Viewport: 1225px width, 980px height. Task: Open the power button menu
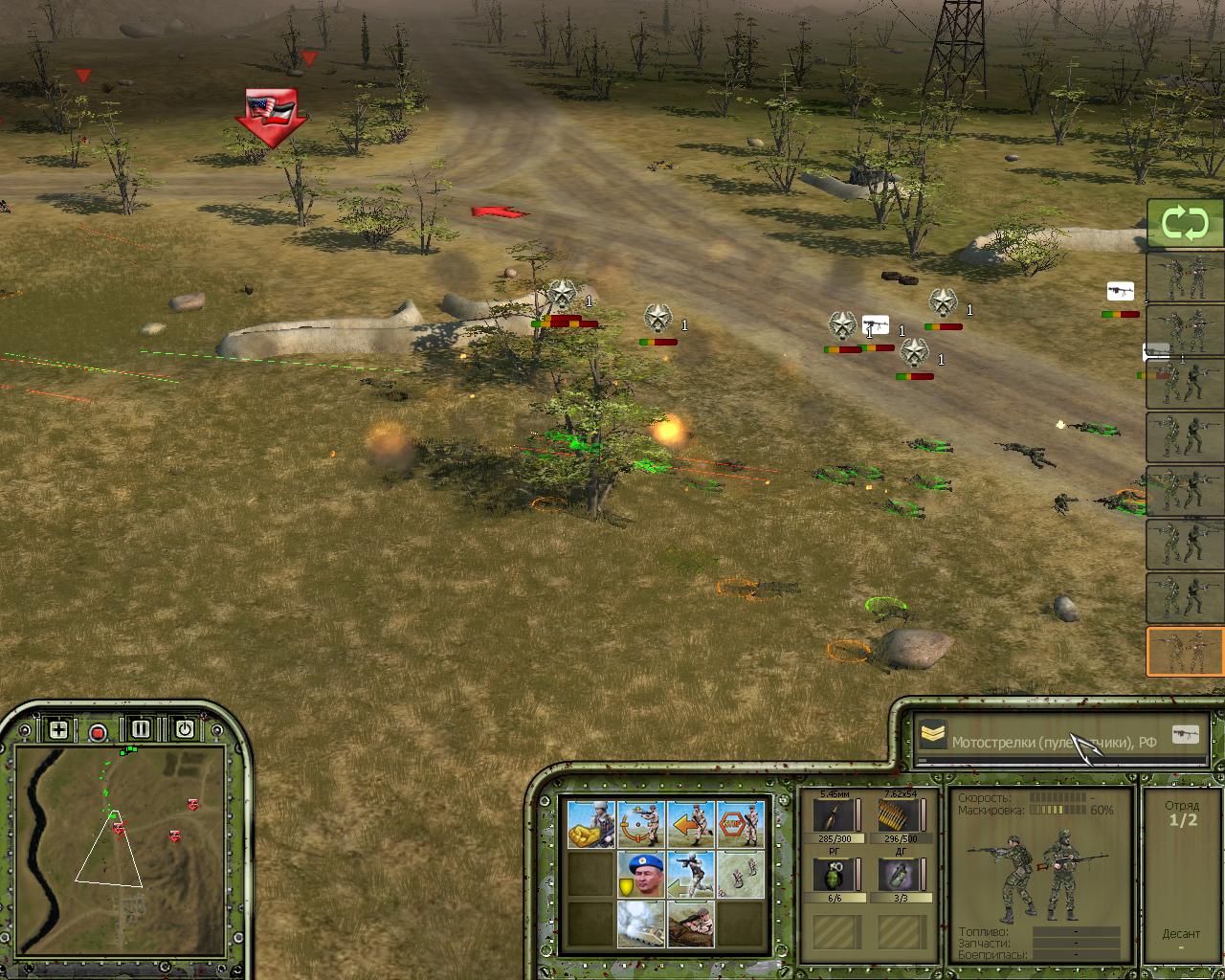(184, 729)
